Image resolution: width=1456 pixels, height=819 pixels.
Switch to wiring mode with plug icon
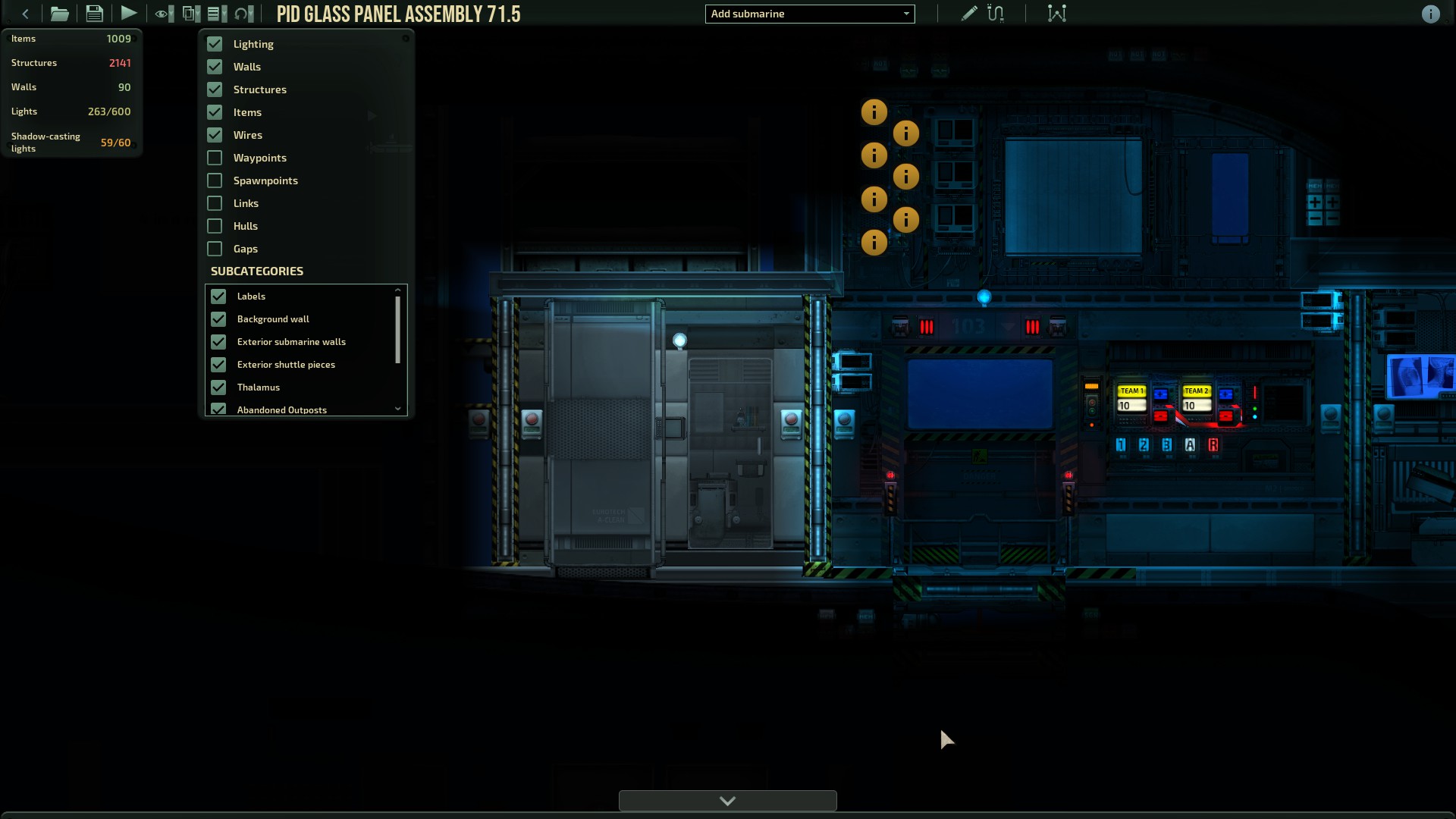pyautogui.click(x=996, y=13)
